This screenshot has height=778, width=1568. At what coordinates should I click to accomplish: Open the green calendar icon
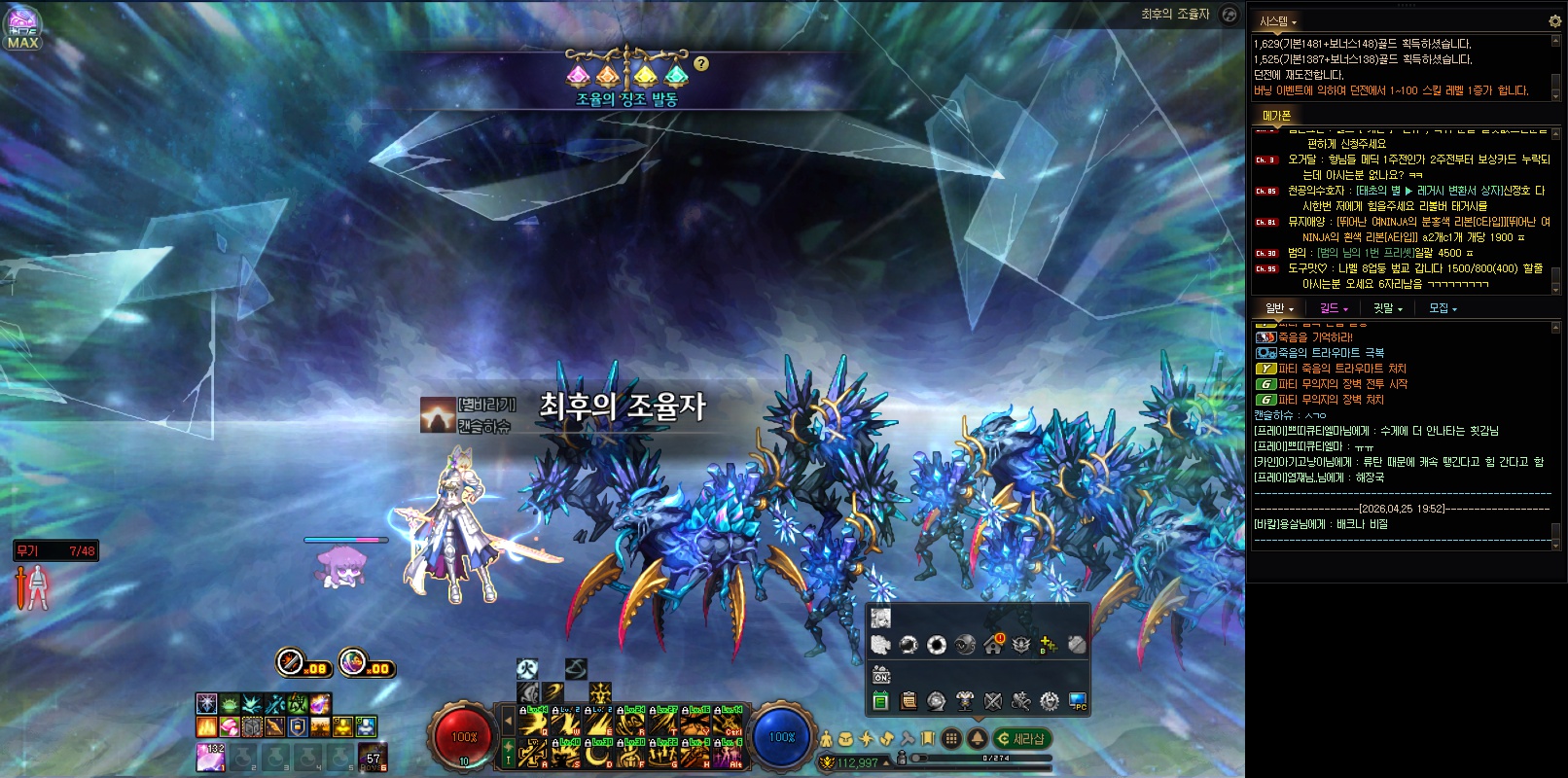pyautogui.click(x=880, y=700)
